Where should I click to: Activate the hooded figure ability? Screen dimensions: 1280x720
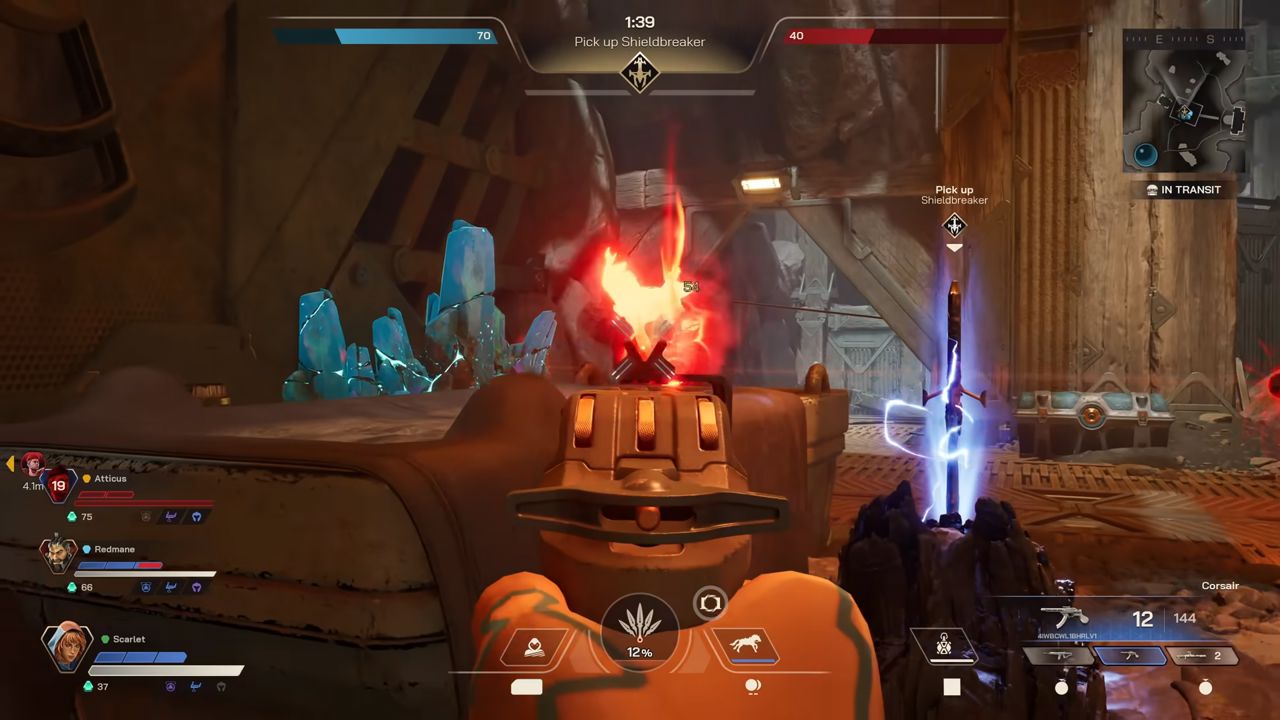click(x=534, y=647)
